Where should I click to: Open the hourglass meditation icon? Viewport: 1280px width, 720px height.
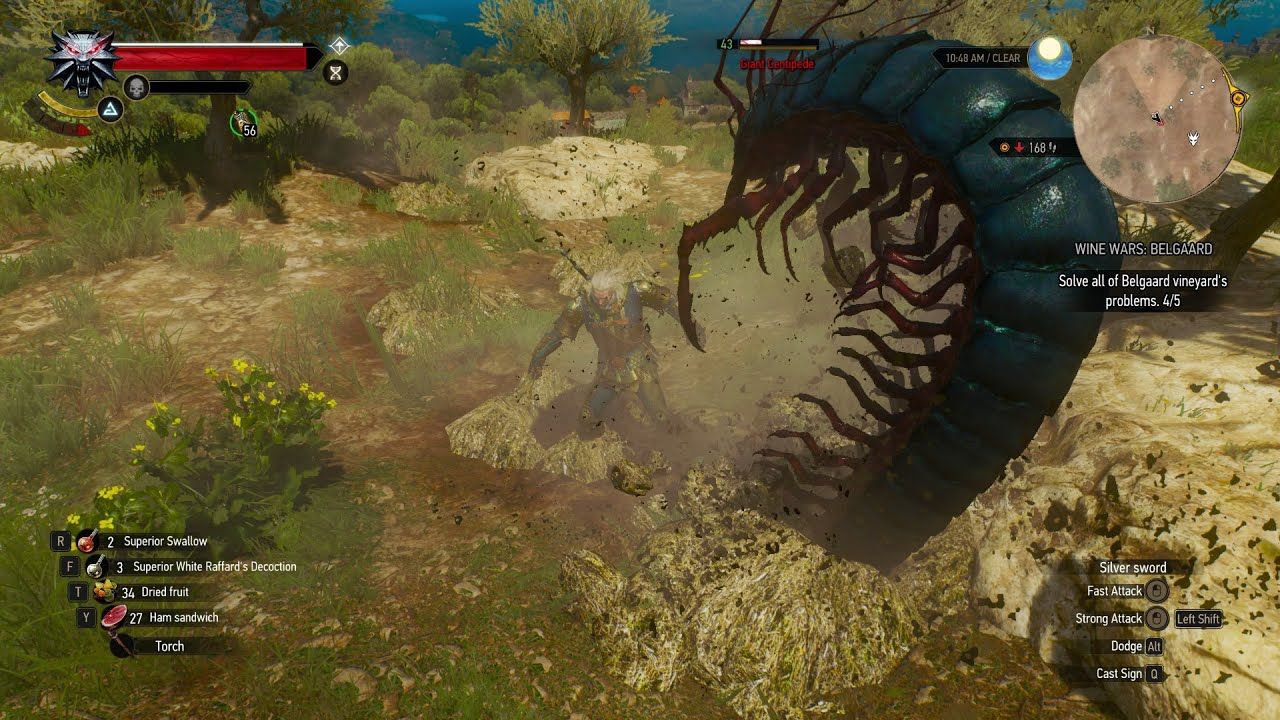(x=337, y=72)
